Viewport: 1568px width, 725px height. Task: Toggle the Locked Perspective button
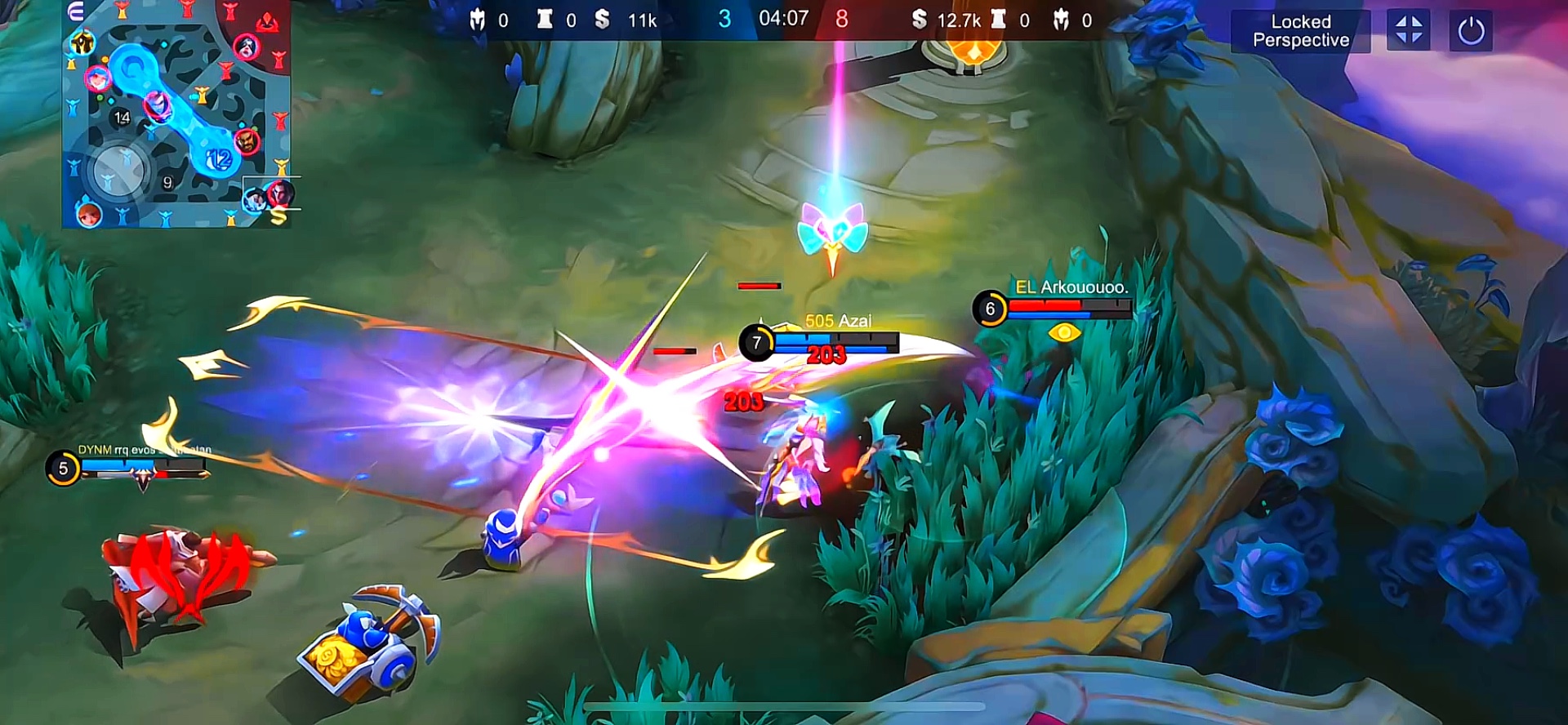pyautogui.click(x=1300, y=32)
